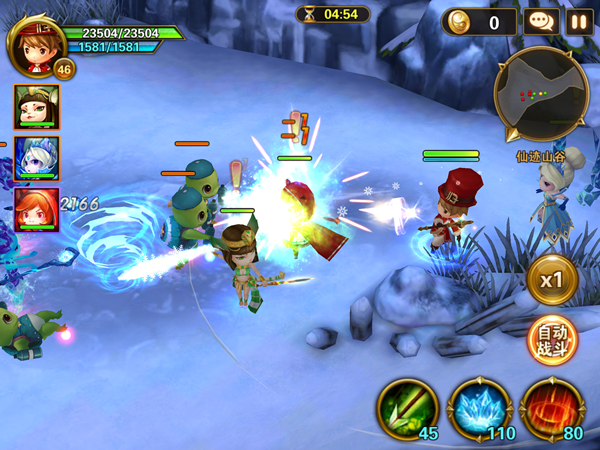Select the main hero portrait
Screen dimensions: 600x450
pos(36,42)
